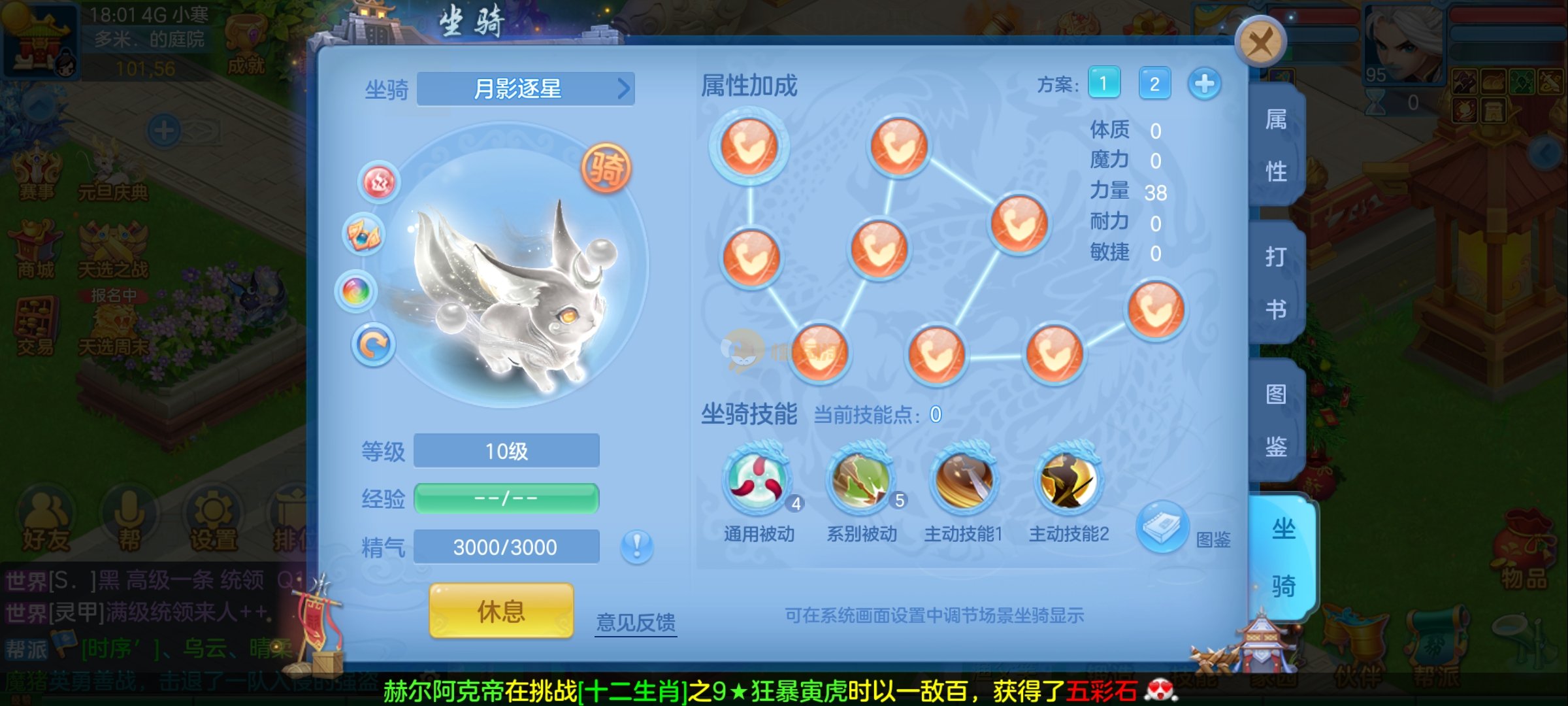Add a new attribute scheme

[1204, 84]
